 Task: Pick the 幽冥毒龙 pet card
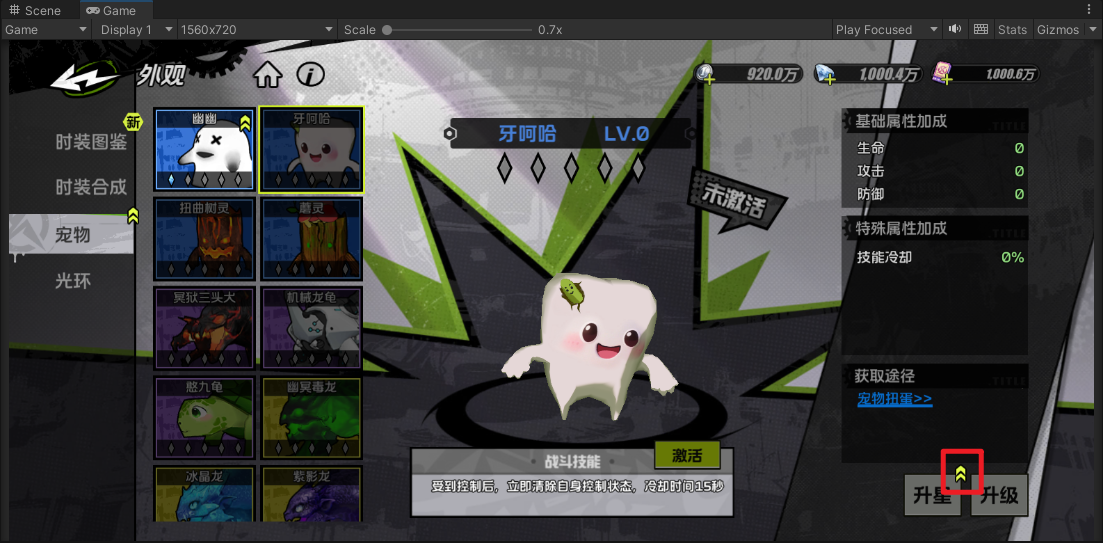(311, 417)
